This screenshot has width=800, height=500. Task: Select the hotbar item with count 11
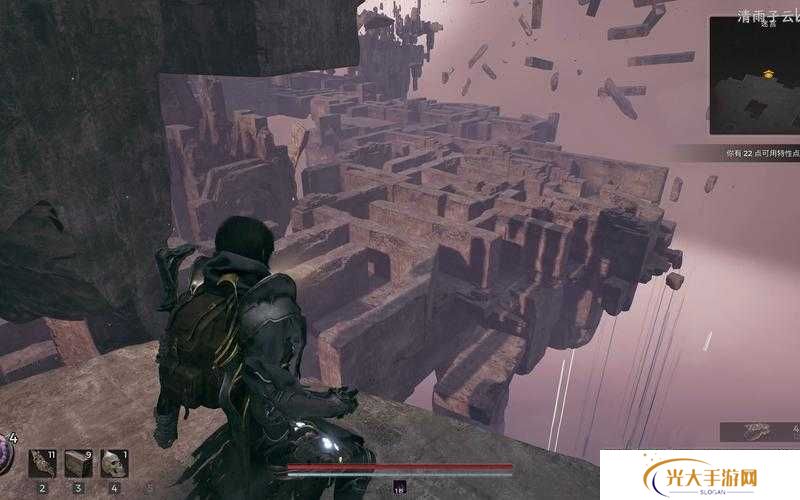[42, 463]
